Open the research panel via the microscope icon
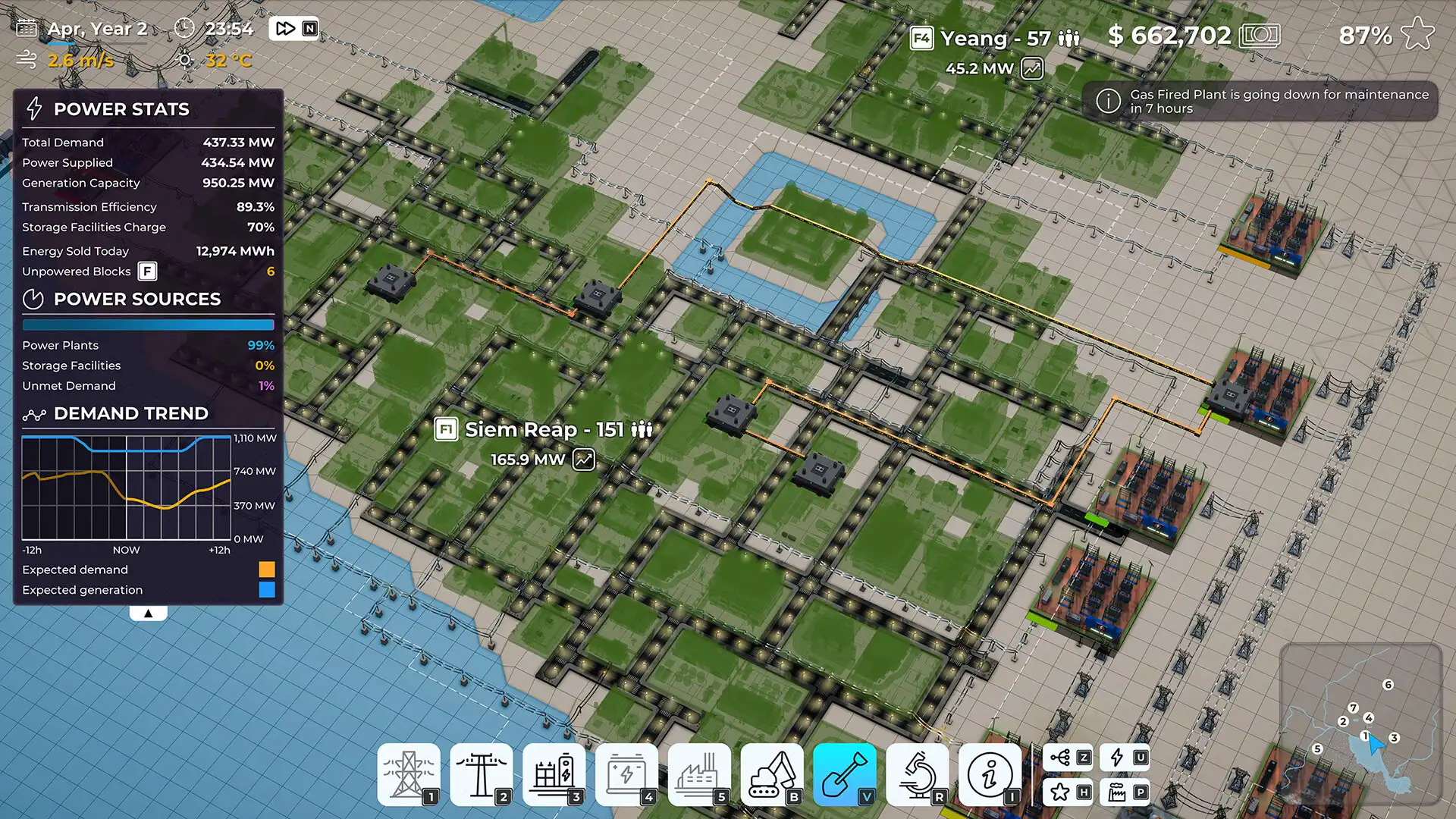 click(917, 773)
